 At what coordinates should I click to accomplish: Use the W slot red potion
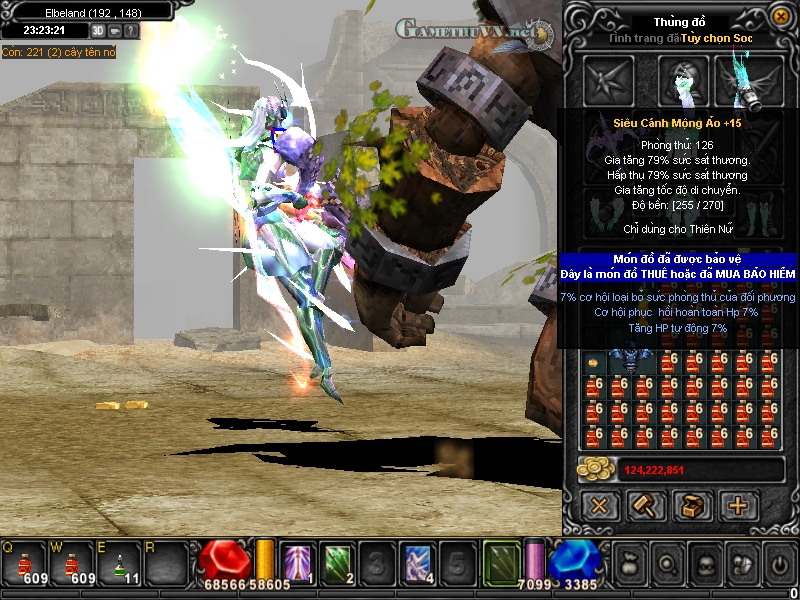[71, 564]
